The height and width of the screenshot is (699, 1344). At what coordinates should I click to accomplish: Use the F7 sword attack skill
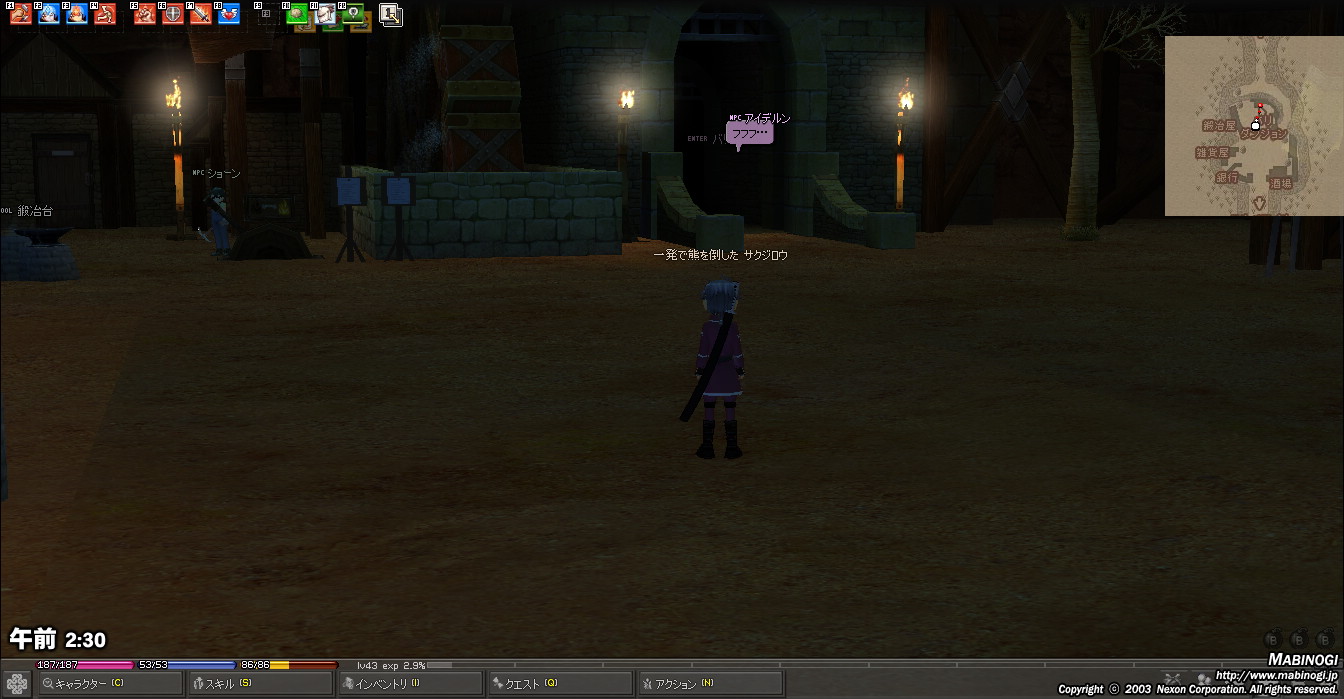tap(201, 14)
